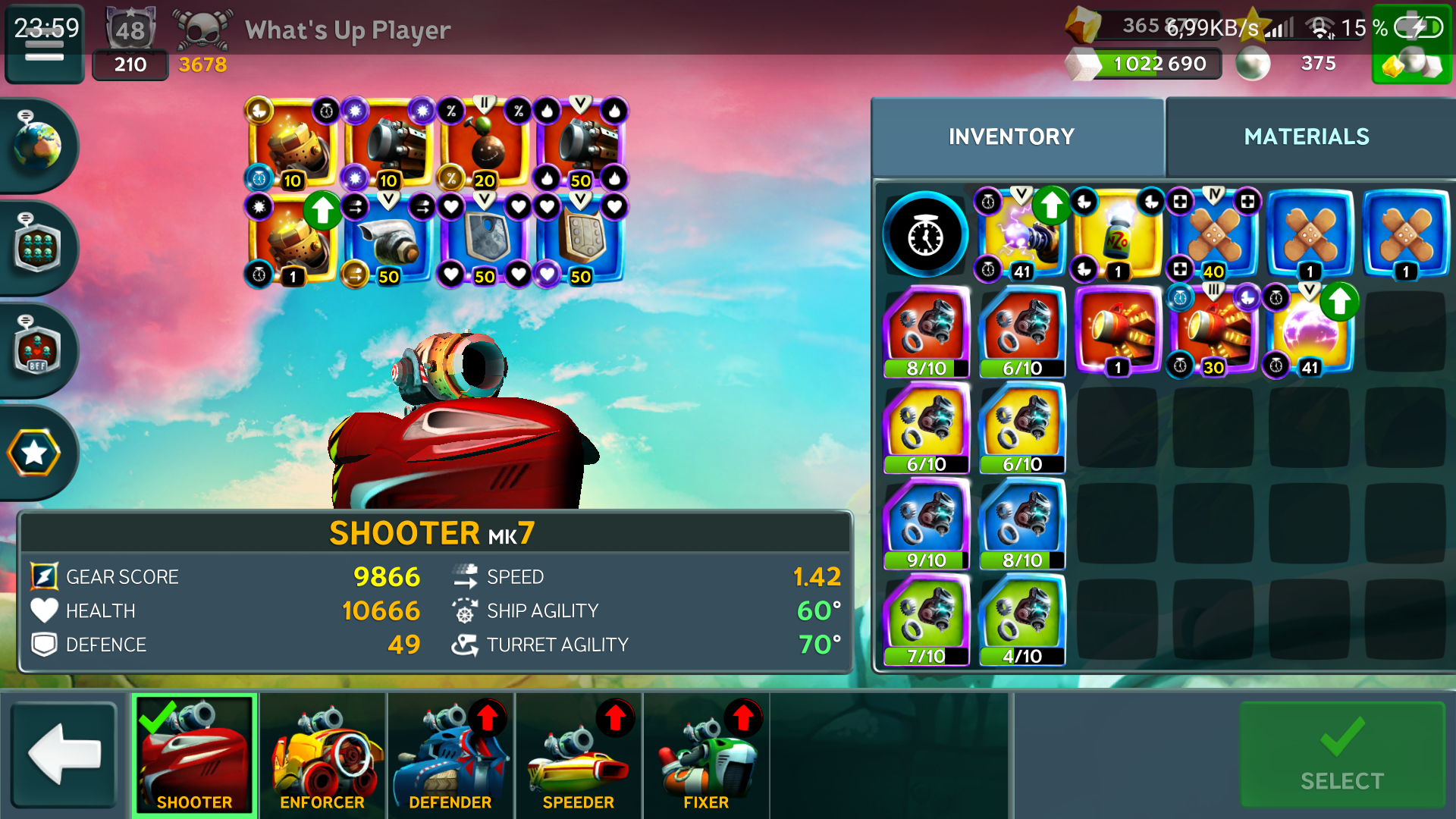The height and width of the screenshot is (819, 1456).
Task: Go back with the white arrow button
Action: (64, 754)
